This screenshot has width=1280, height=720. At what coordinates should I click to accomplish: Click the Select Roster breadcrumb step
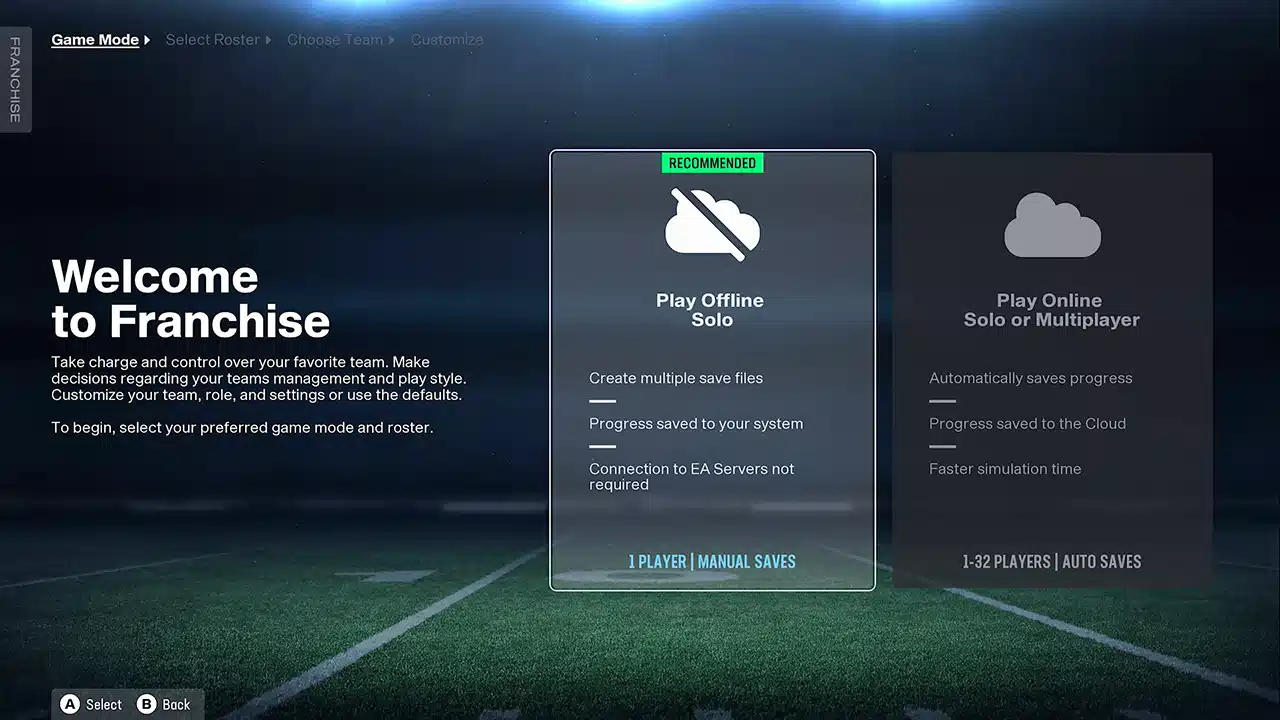pyautogui.click(x=212, y=39)
